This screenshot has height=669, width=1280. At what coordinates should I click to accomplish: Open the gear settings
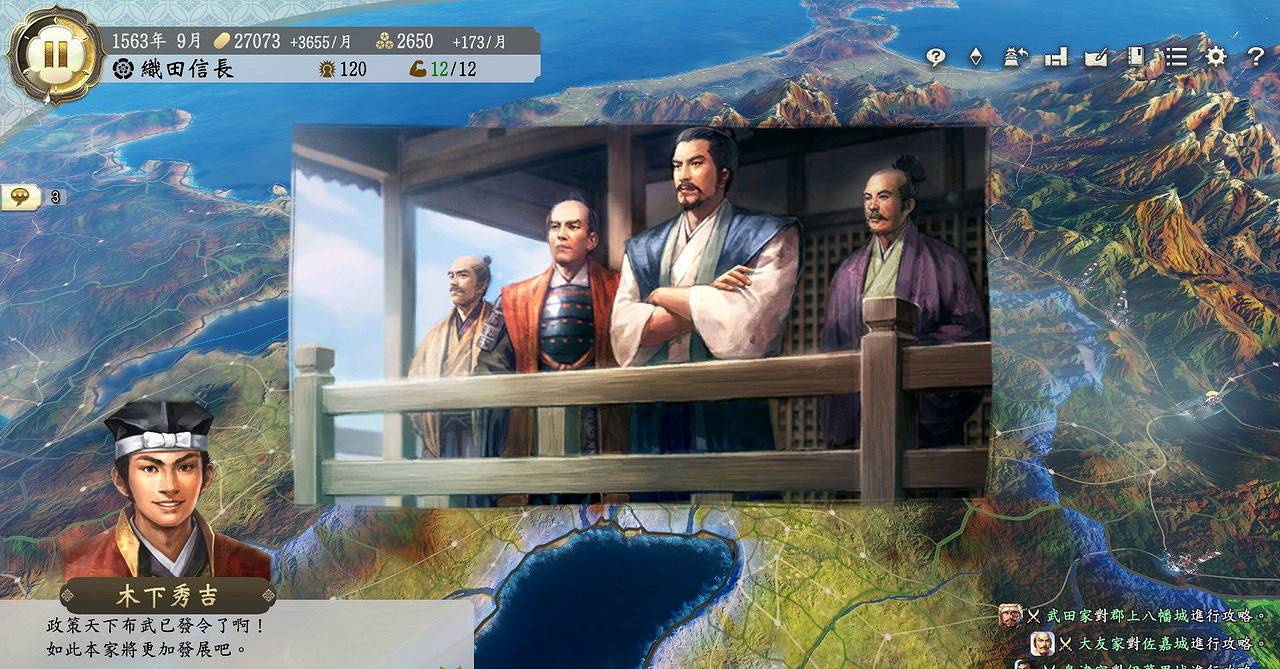pyautogui.click(x=1216, y=57)
